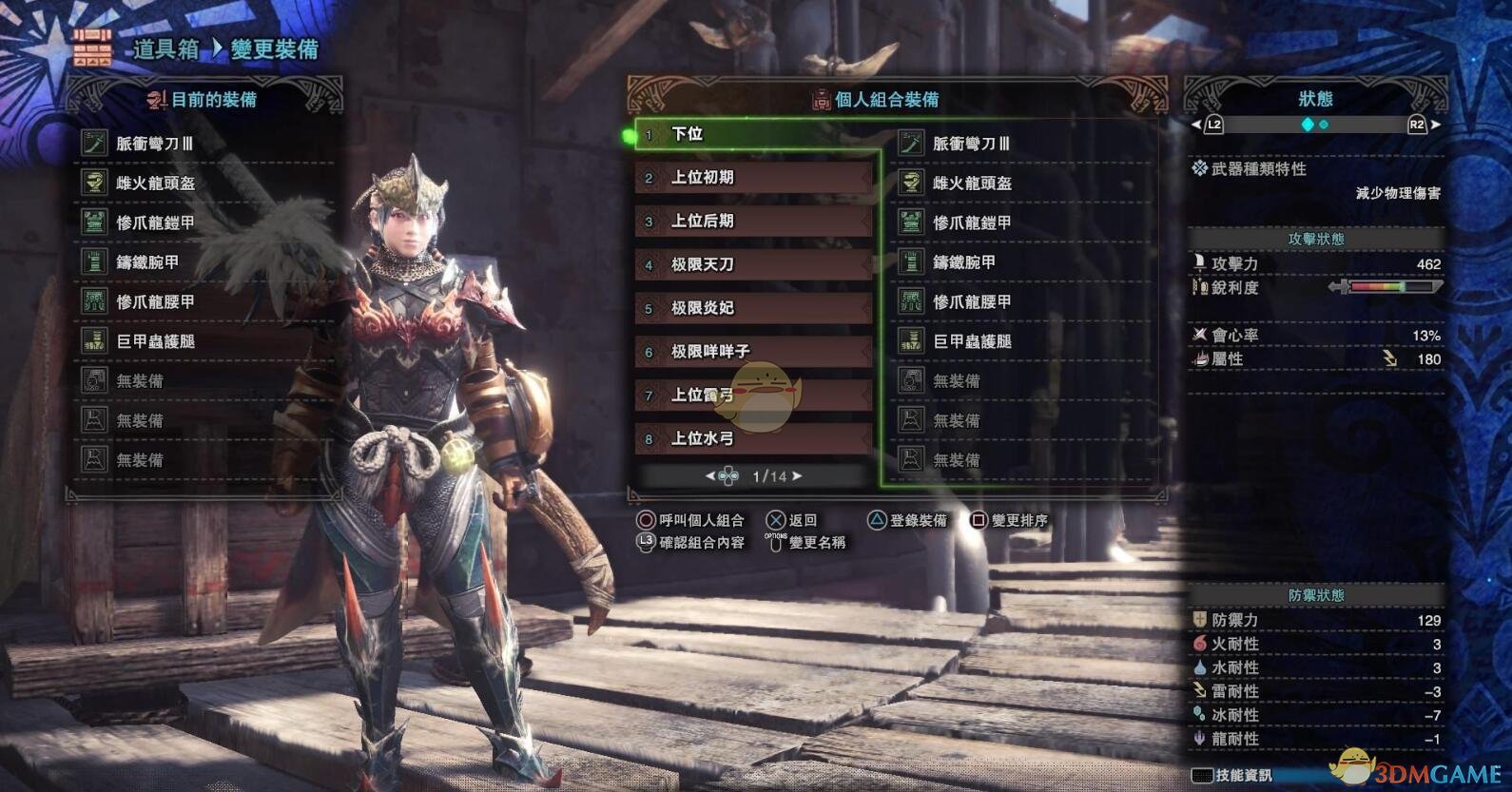Image resolution: width=1512 pixels, height=792 pixels.
Task: Select 脈衝彎刀 III in 目前的裝備 panel
Action: pyautogui.click(x=154, y=144)
